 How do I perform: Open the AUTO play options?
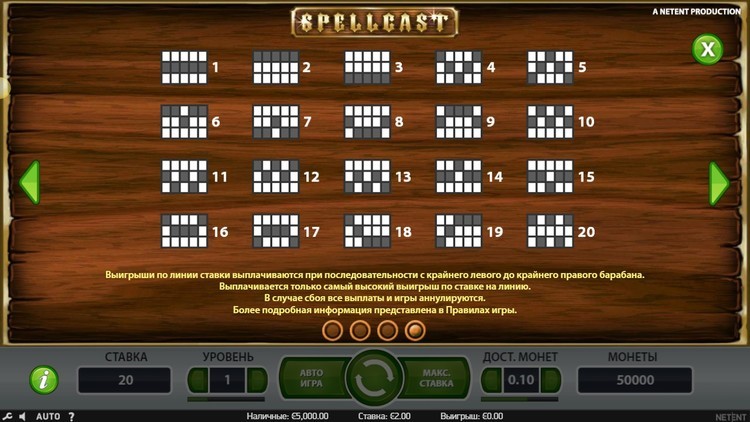click(x=48, y=416)
